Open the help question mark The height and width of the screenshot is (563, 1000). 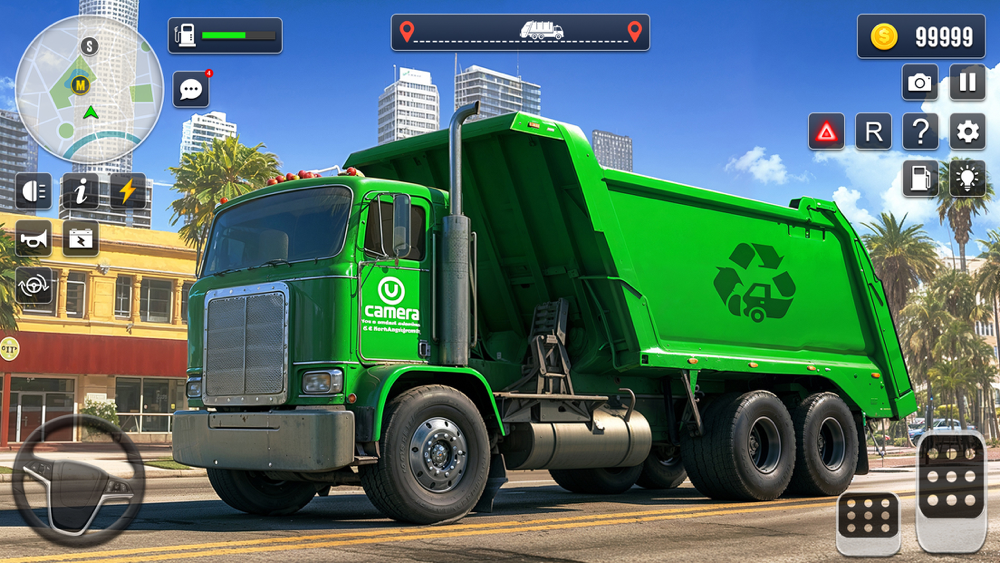click(x=920, y=131)
